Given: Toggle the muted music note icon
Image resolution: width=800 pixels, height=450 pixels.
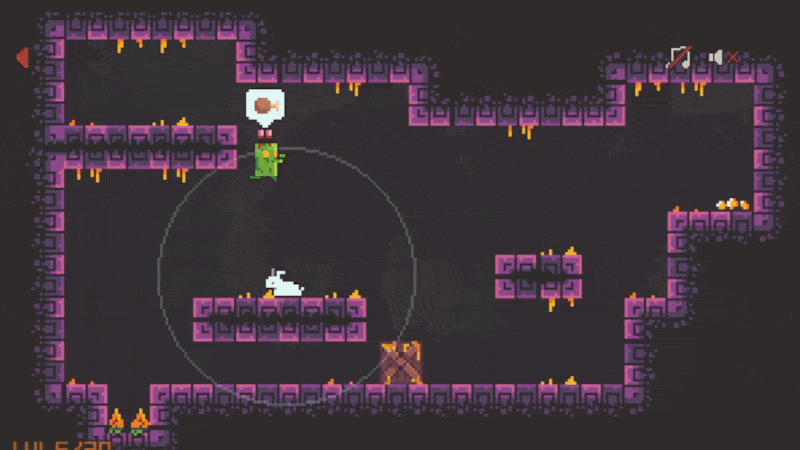Looking at the screenshot, I should tap(680, 58).
